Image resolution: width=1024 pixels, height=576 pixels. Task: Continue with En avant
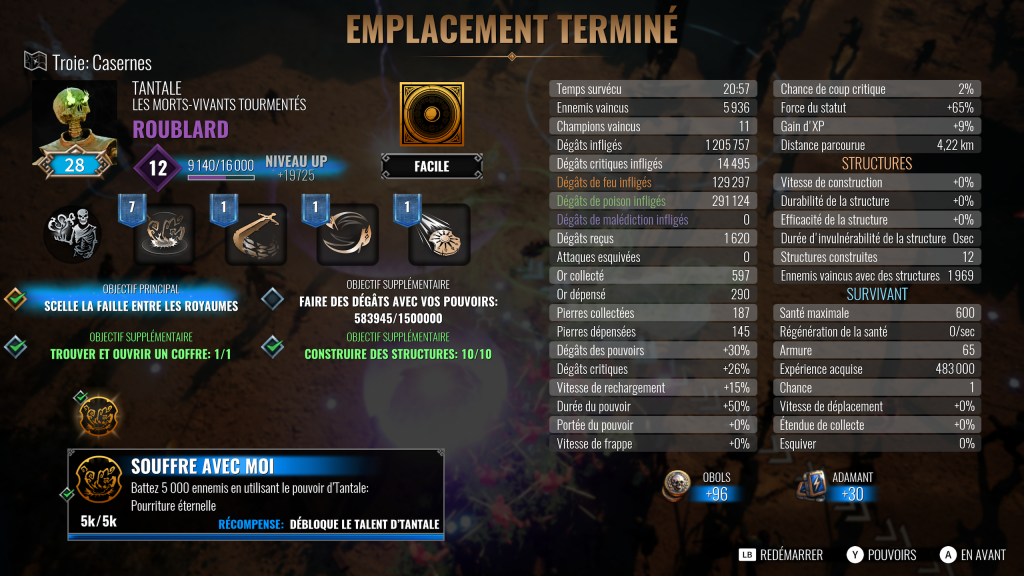pos(972,555)
